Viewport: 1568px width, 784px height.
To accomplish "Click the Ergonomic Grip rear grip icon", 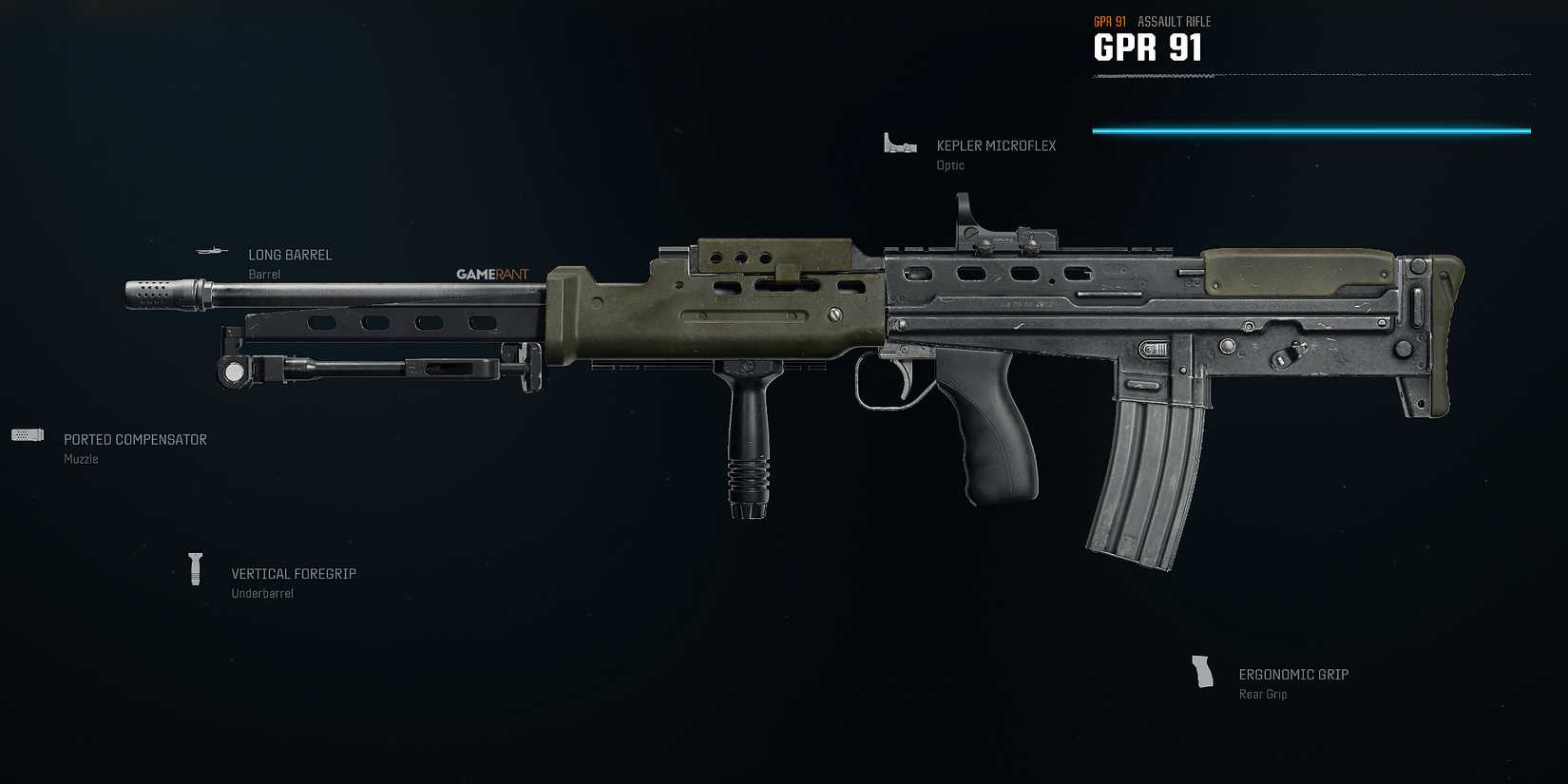I will (x=1203, y=670).
